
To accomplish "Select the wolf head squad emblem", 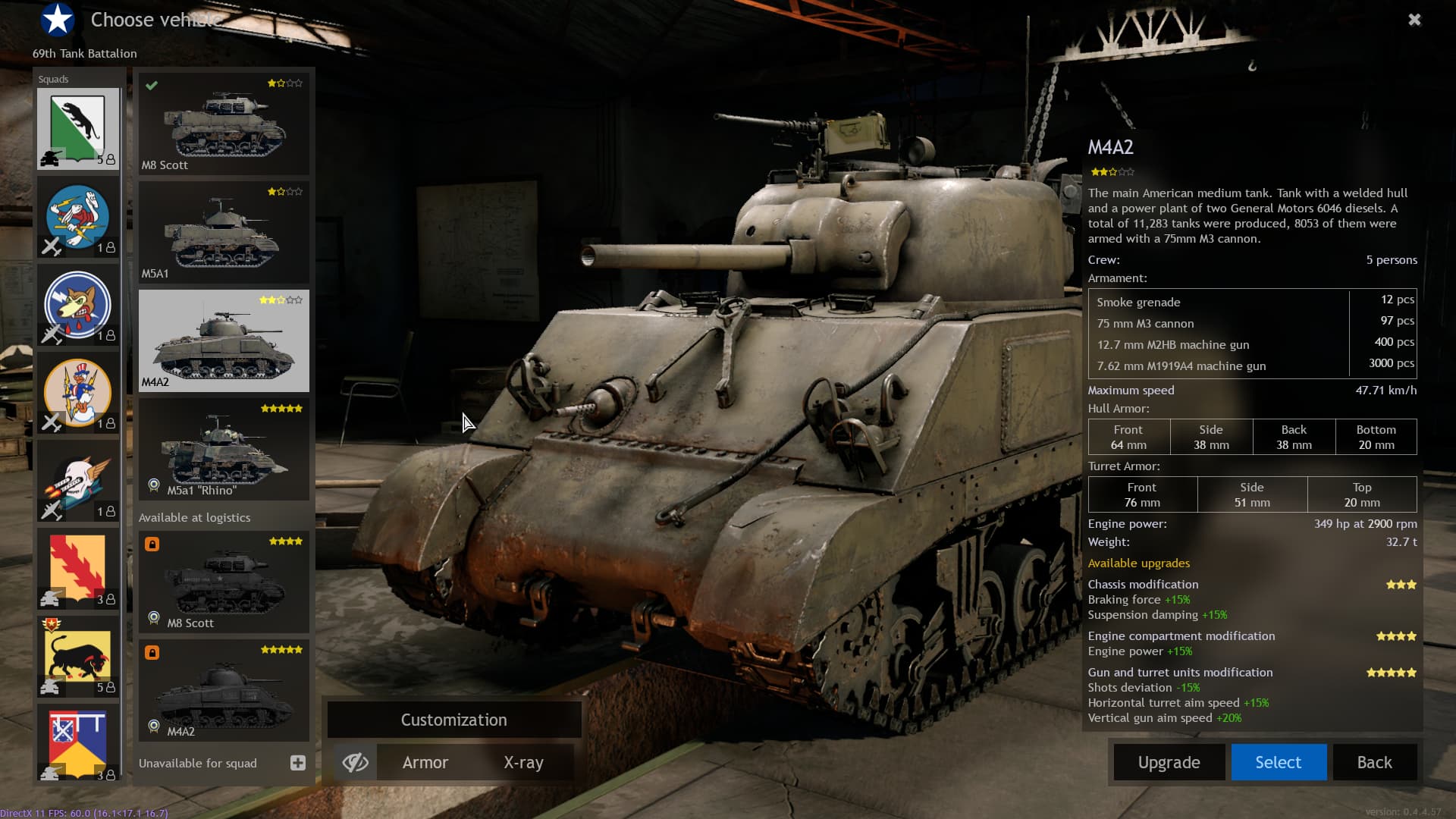I will (78, 305).
